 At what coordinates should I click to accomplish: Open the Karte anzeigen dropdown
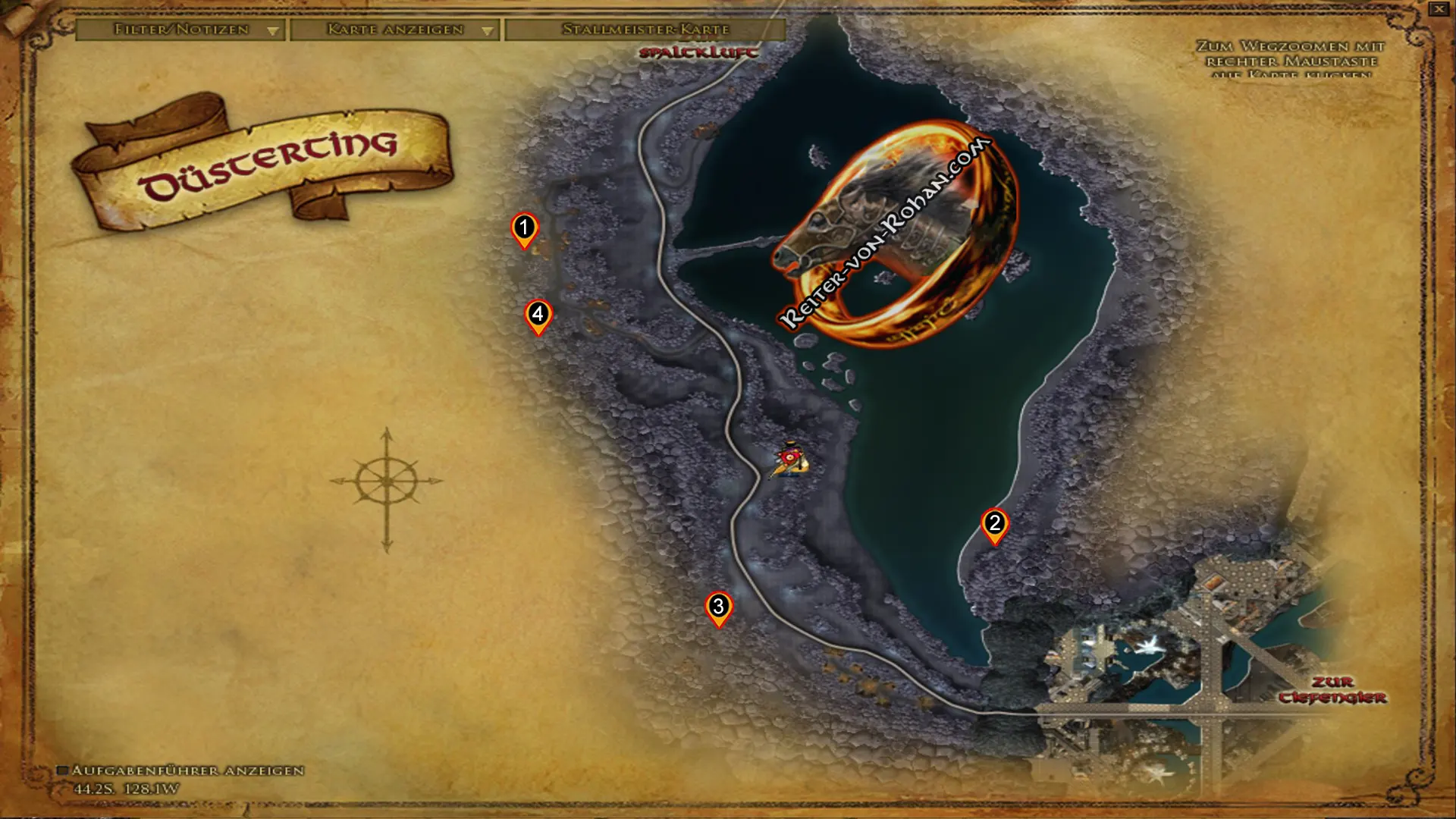tap(394, 30)
